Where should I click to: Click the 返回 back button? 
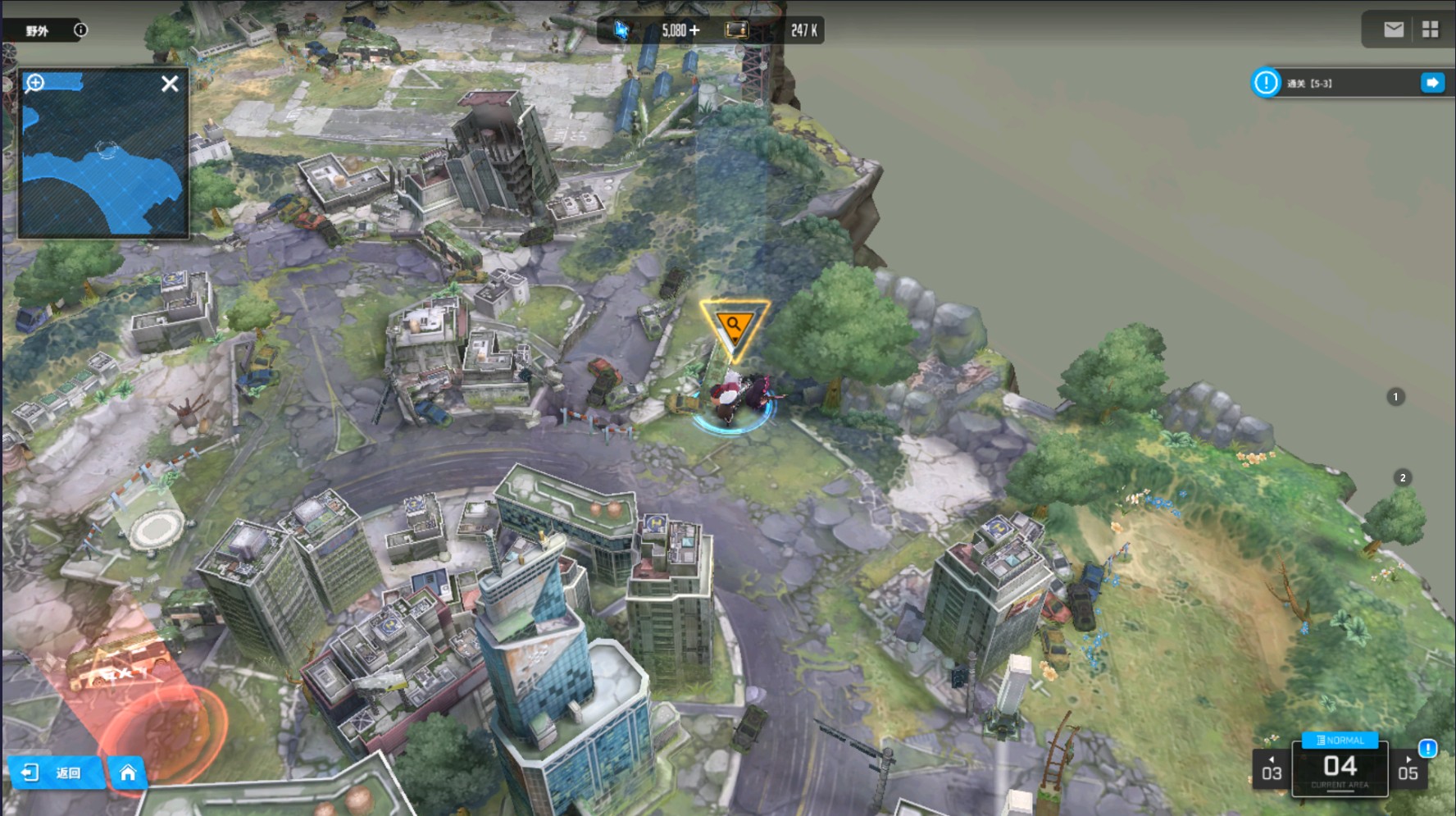(56, 773)
